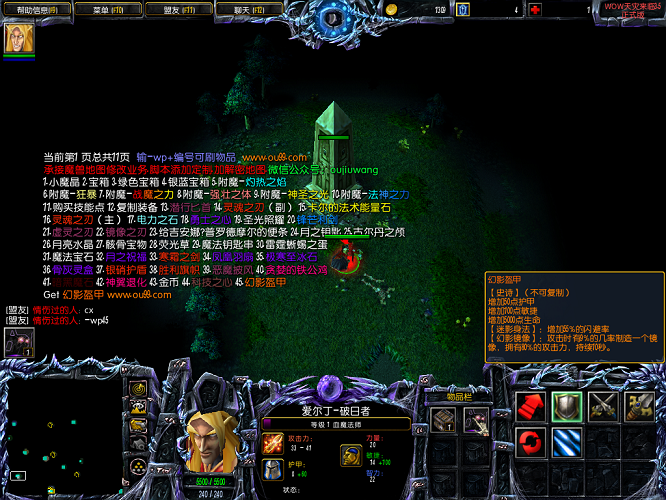Select the gauntlet holding sword command

(x=640, y=406)
